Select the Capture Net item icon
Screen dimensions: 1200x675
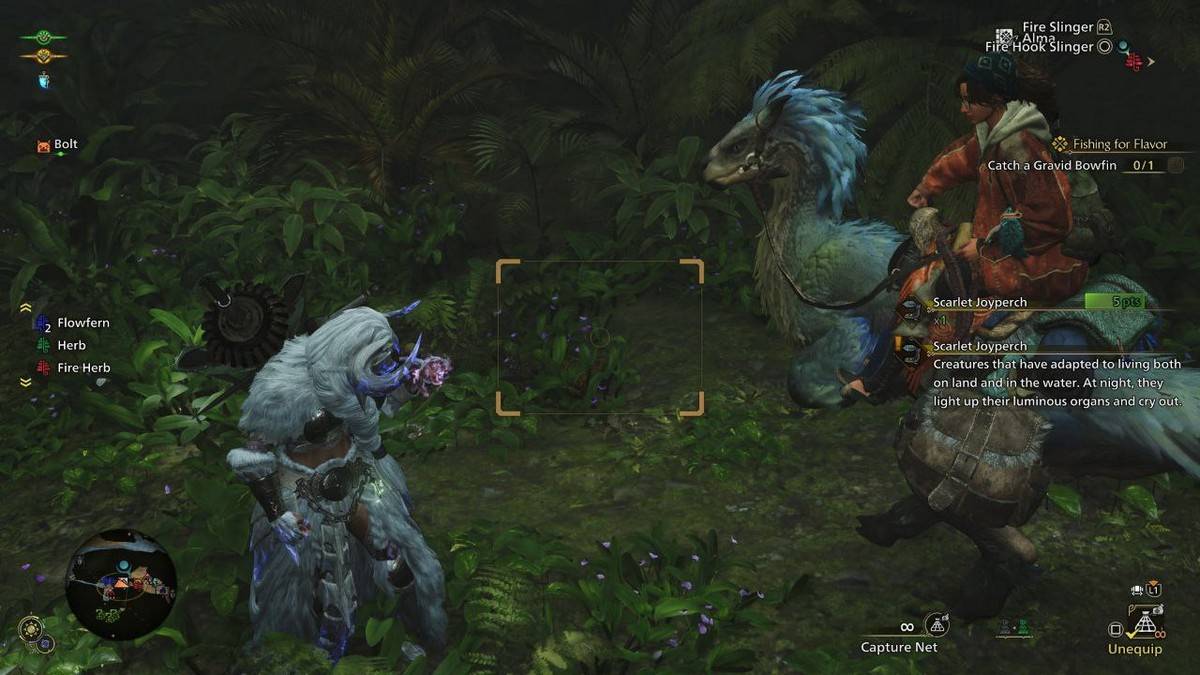936,625
